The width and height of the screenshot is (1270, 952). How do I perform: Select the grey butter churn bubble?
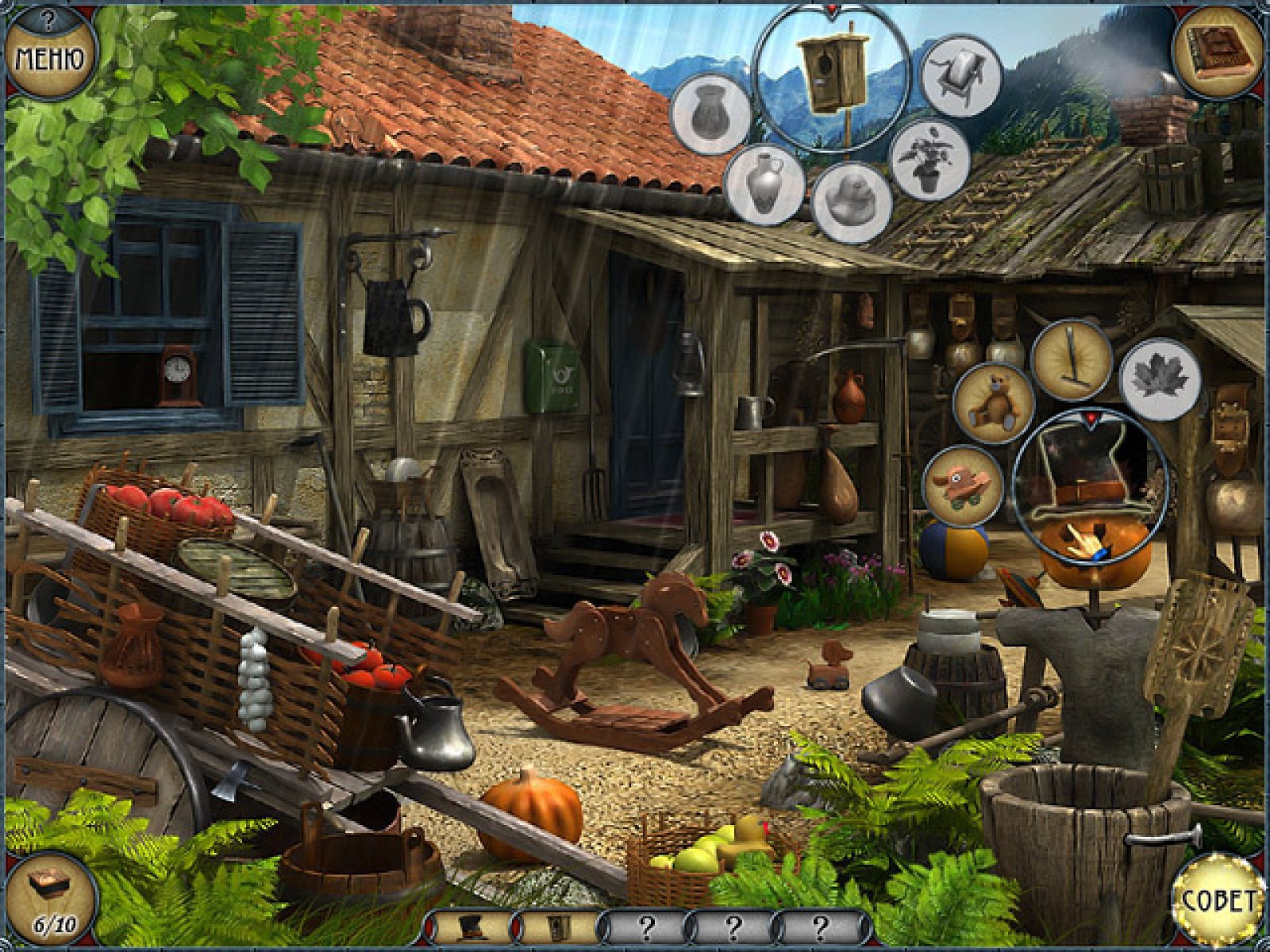click(960, 76)
